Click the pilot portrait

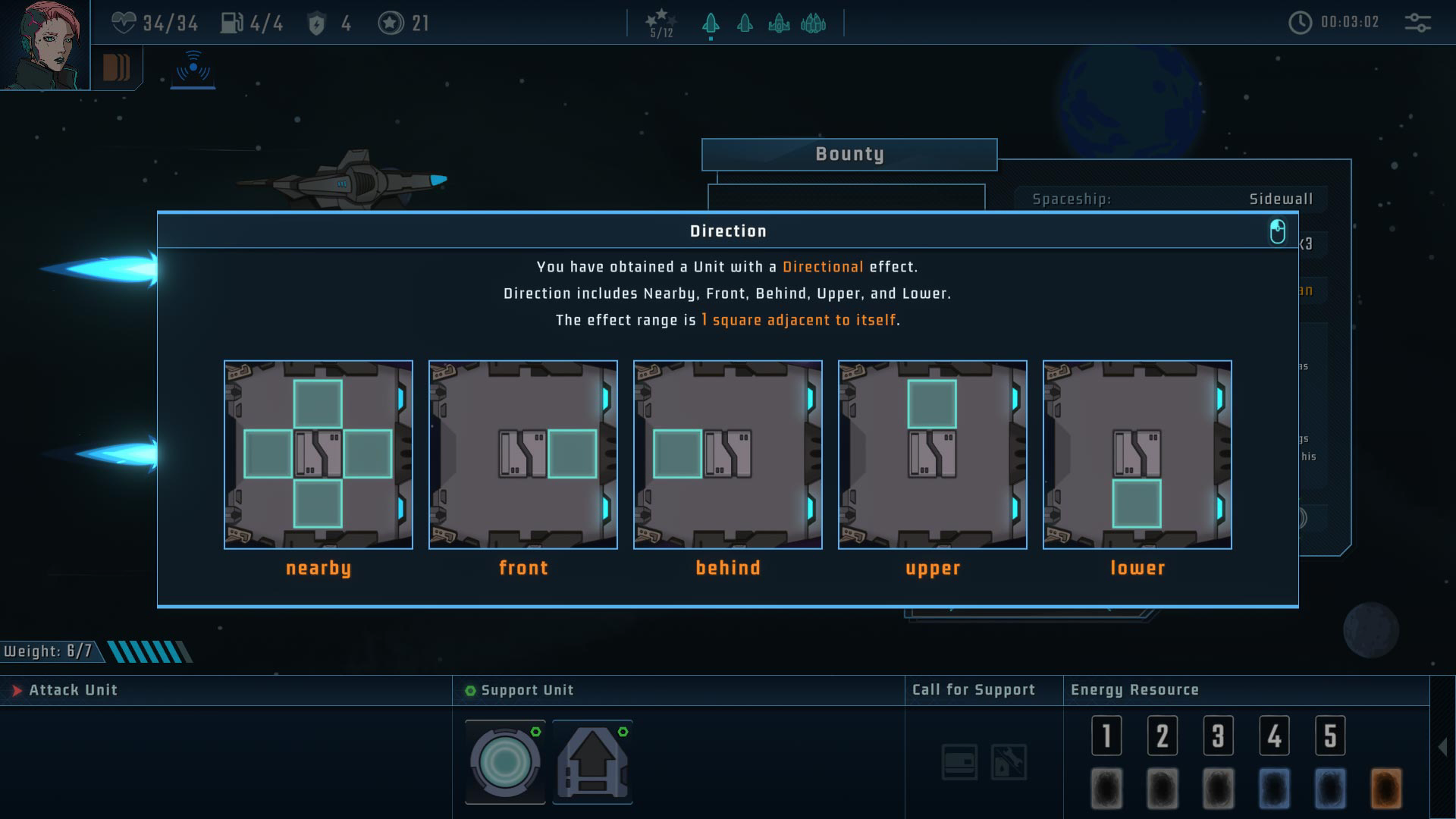tap(44, 45)
